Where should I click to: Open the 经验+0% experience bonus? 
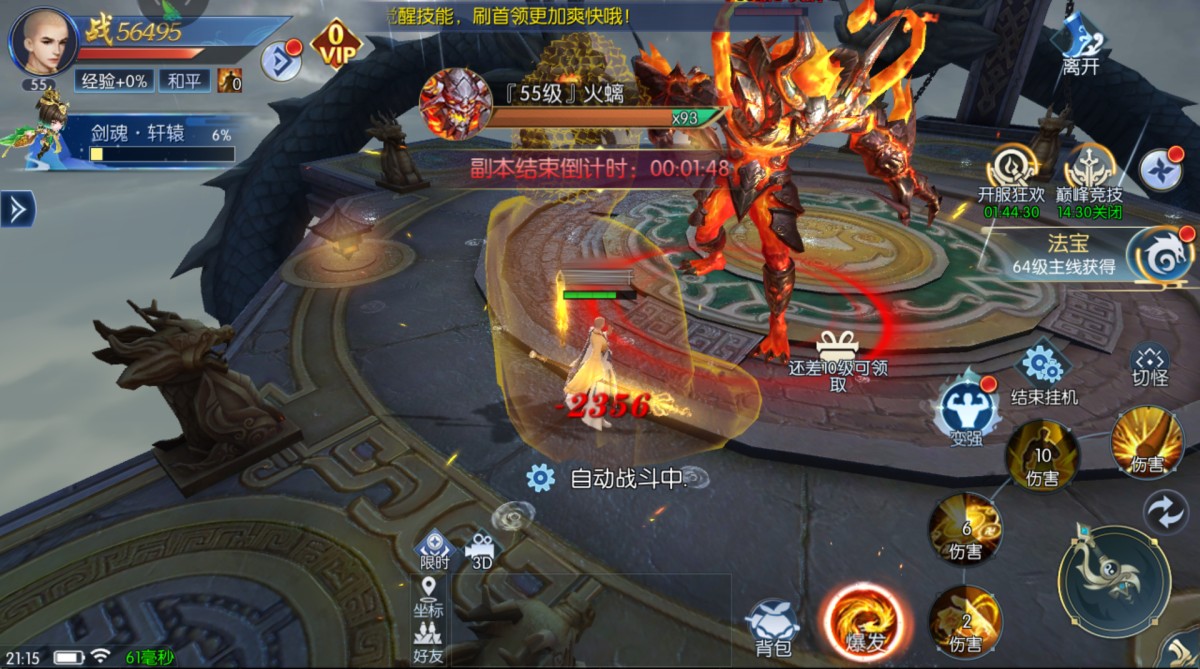112,81
